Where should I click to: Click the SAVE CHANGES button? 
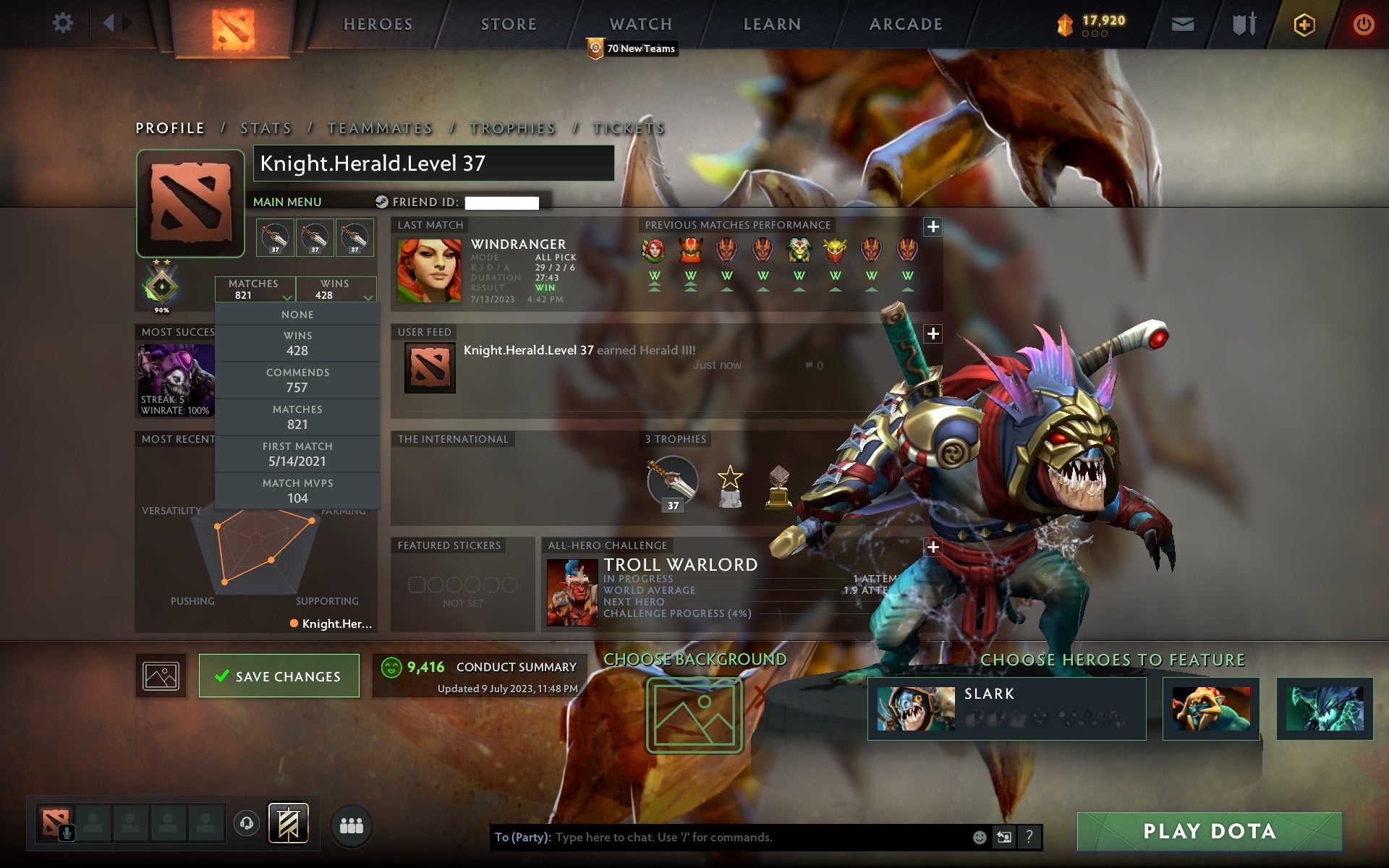tap(279, 675)
